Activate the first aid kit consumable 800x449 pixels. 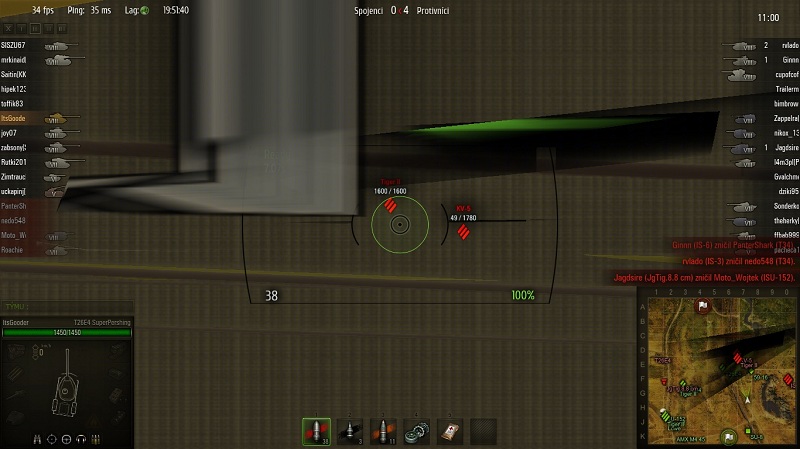(x=450, y=431)
